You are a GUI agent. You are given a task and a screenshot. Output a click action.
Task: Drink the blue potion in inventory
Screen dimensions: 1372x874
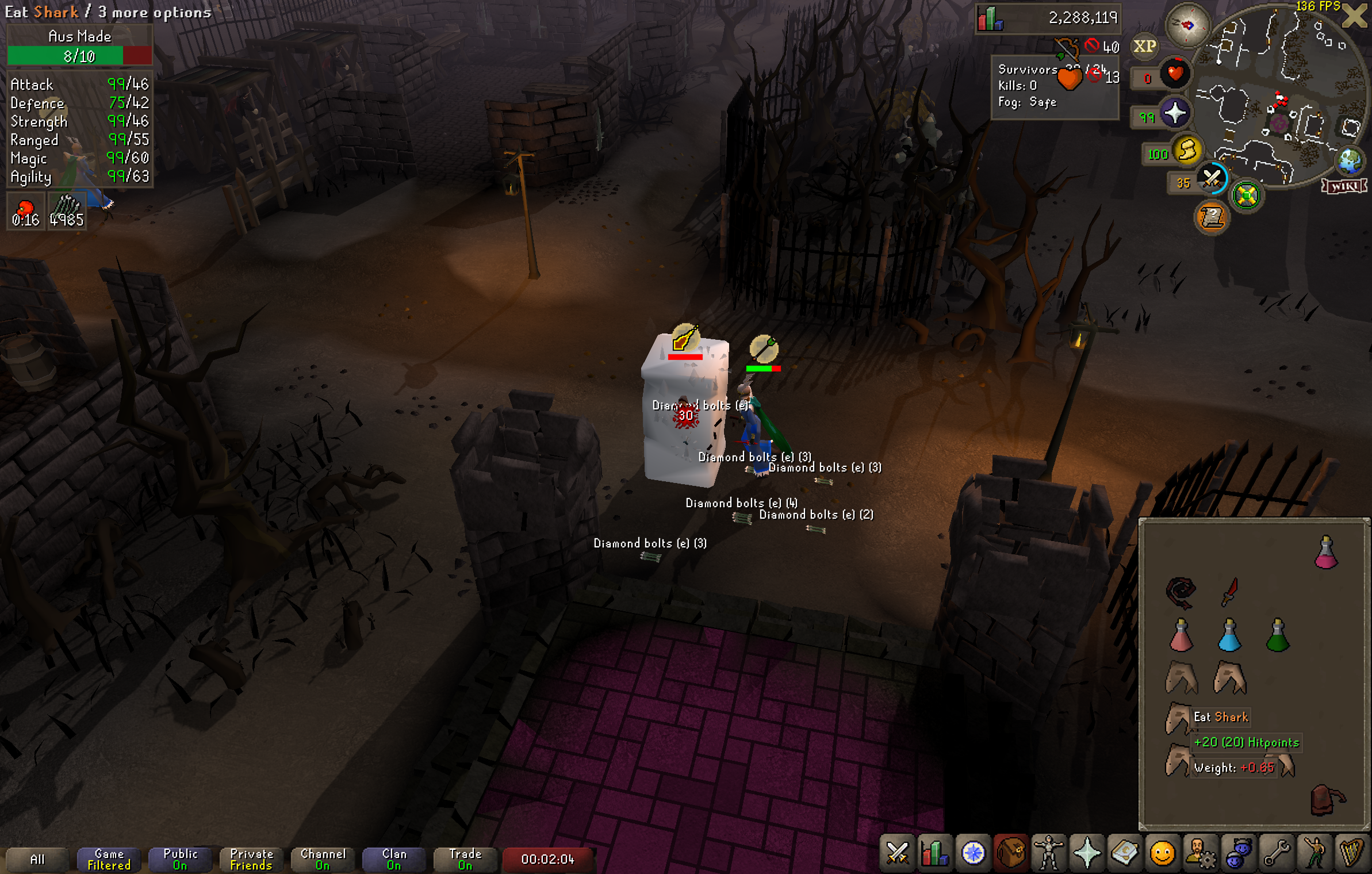1229,635
